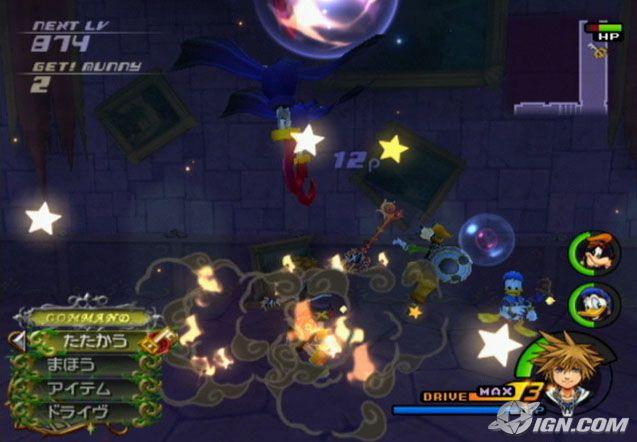The height and width of the screenshot is (442, 637).
Task: Select the たたかう (Attack) command
Action: [x=90, y=341]
